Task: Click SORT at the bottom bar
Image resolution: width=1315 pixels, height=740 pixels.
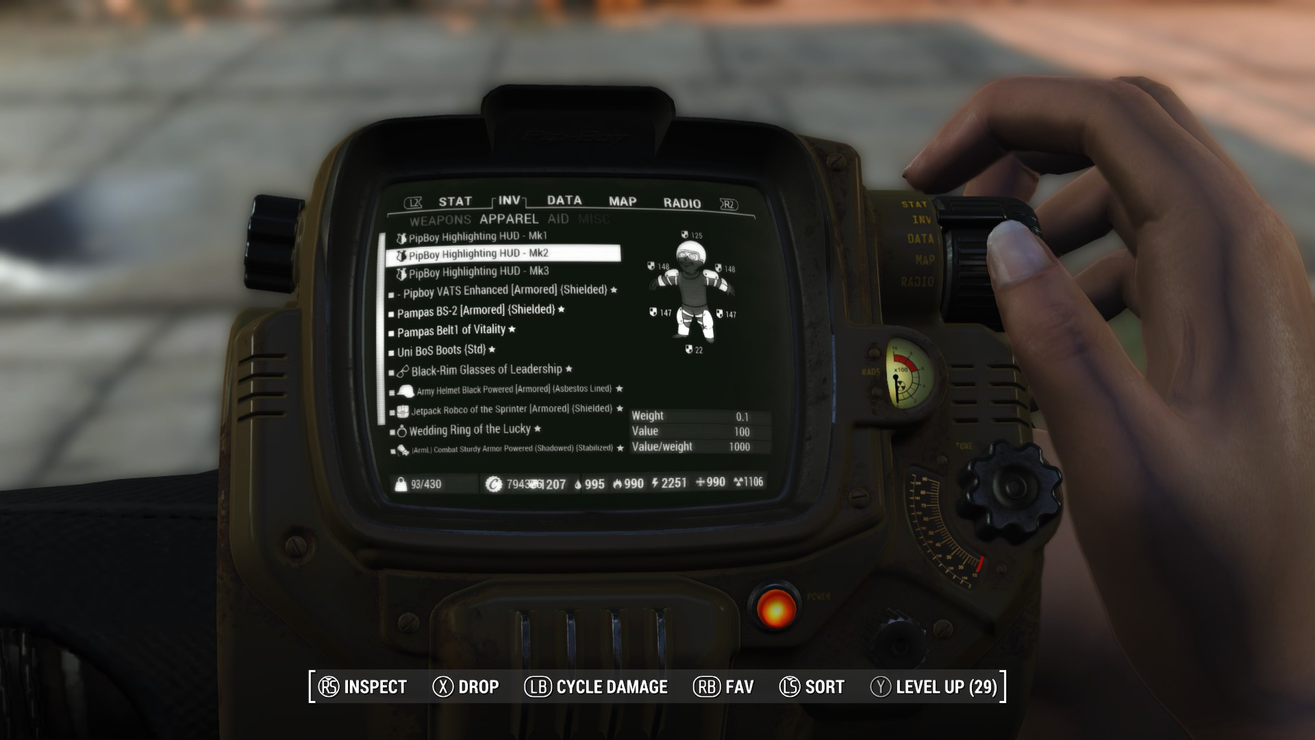Action: [812, 686]
